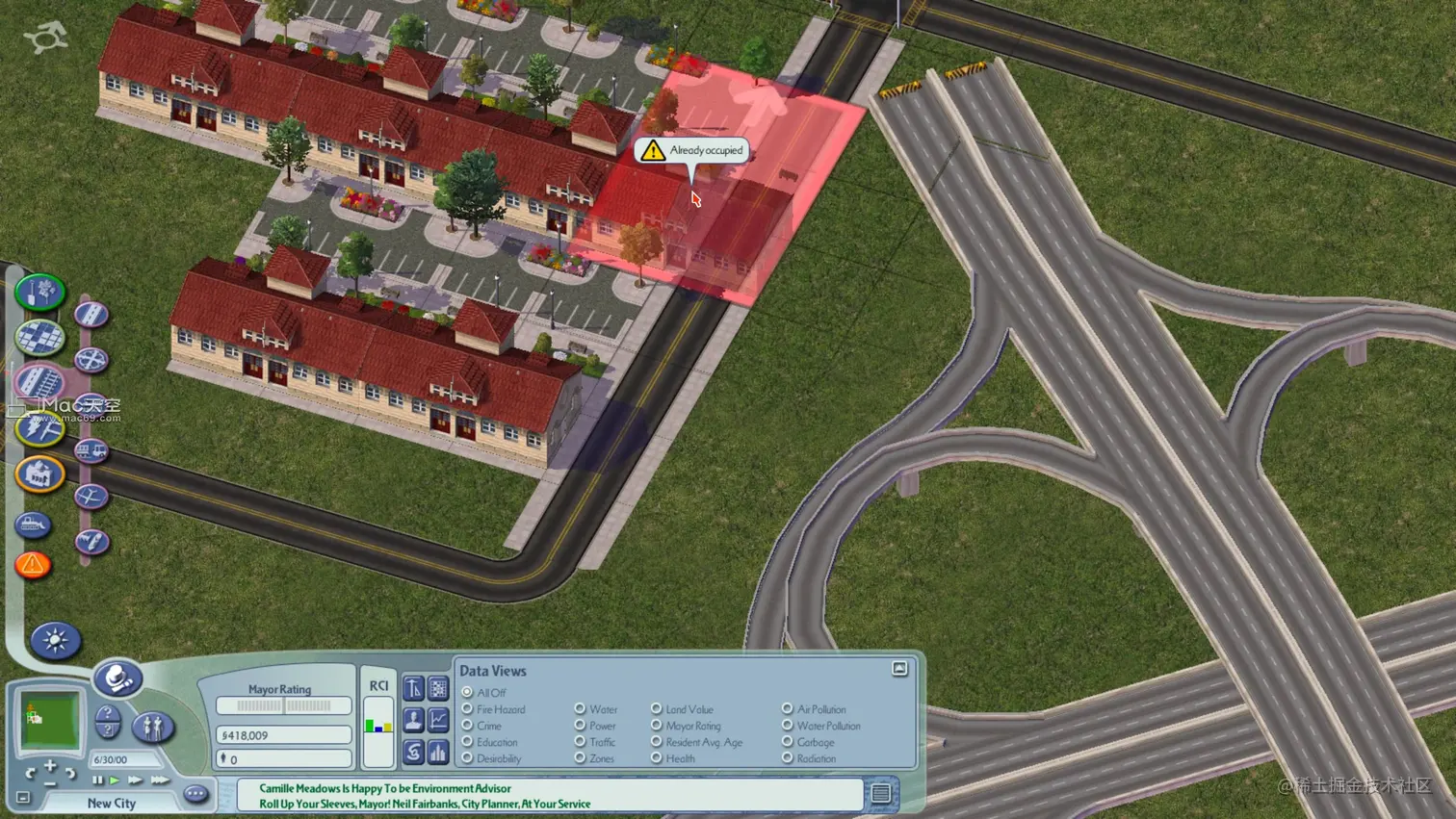Collapse the Data Views panel
1456x819 pixels.
click(899, 669)
